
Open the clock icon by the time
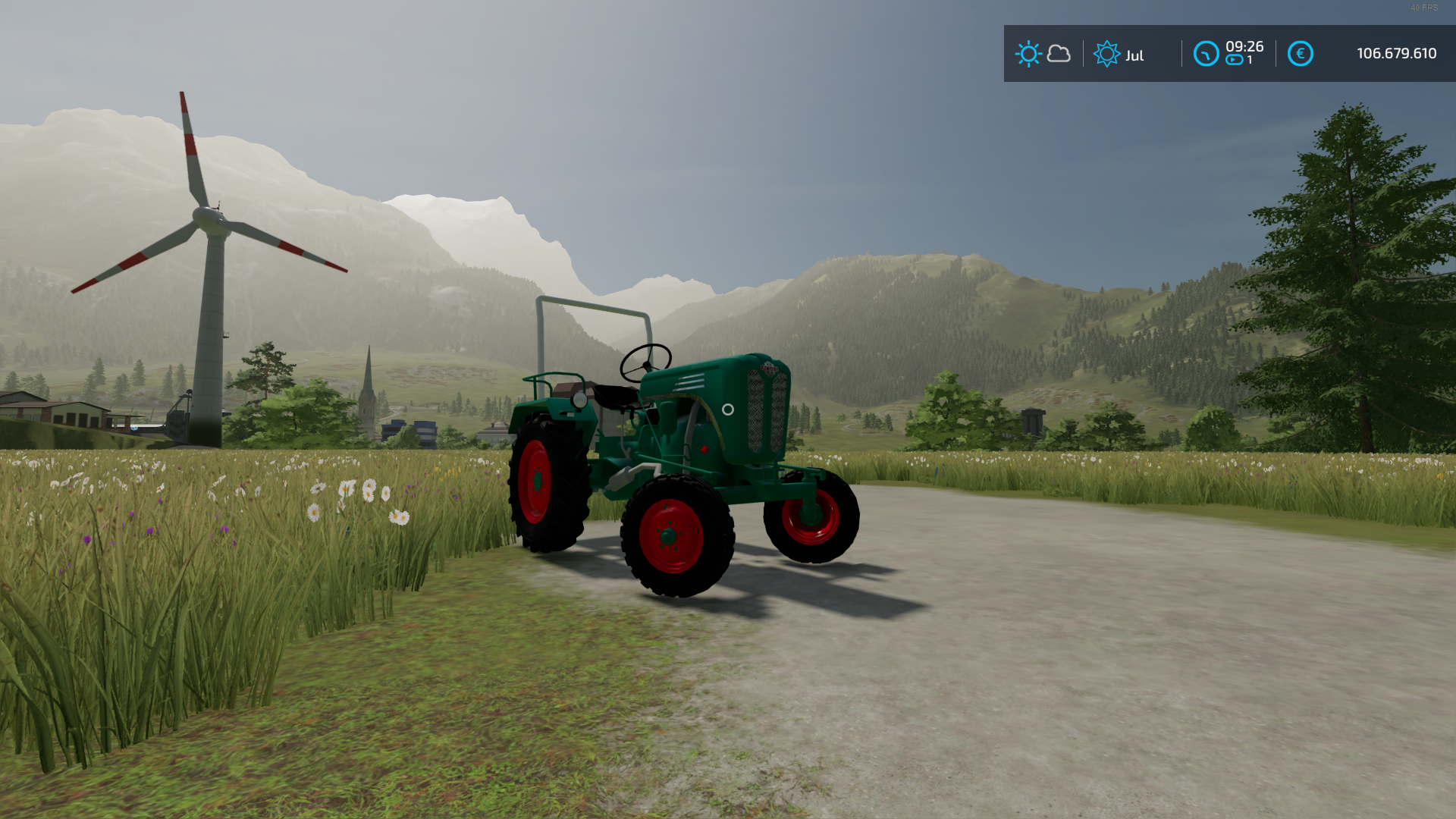(x=1206, y=54)
